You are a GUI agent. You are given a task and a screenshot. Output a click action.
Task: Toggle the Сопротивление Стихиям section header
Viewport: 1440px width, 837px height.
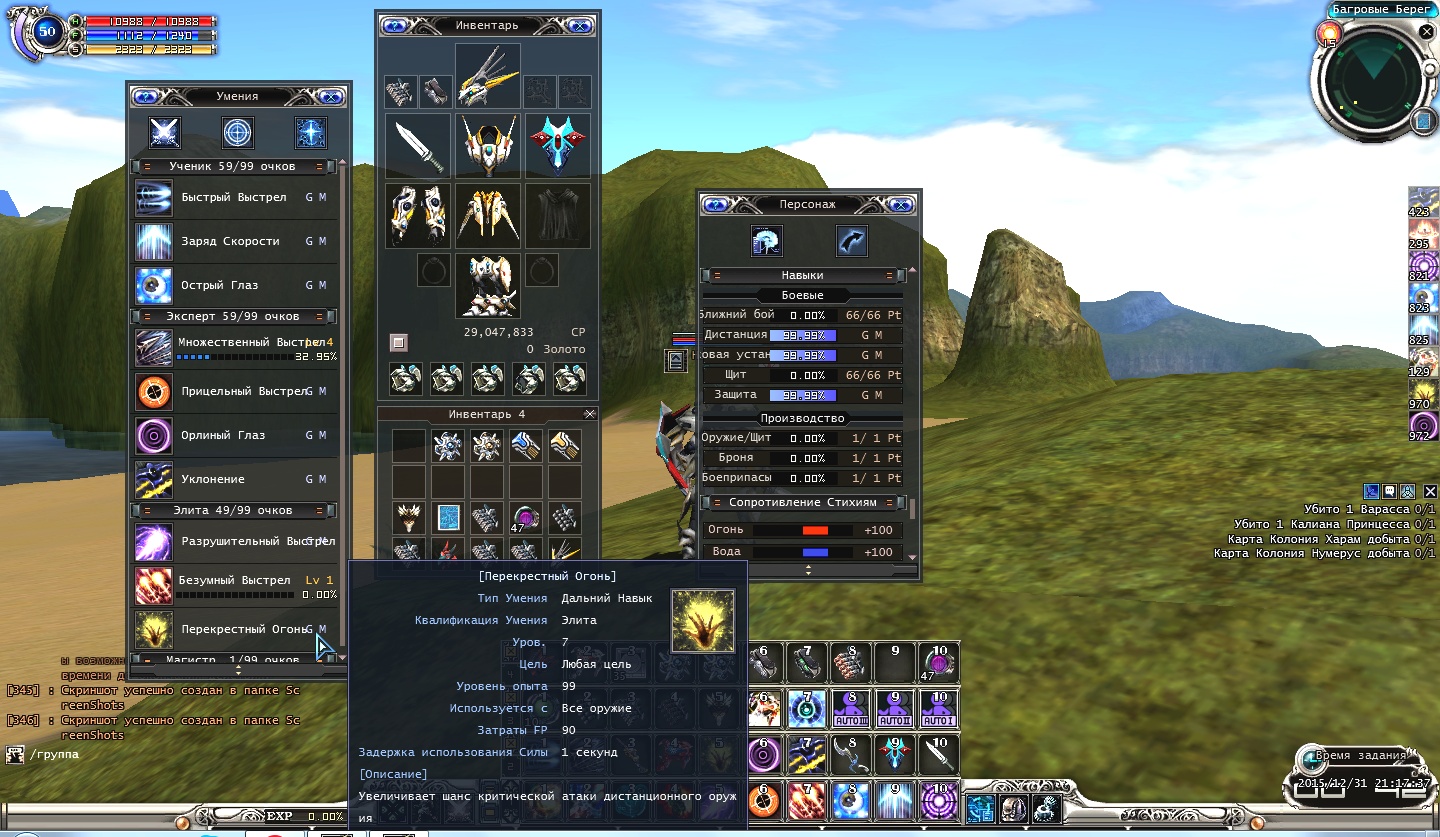coord(802,503)
